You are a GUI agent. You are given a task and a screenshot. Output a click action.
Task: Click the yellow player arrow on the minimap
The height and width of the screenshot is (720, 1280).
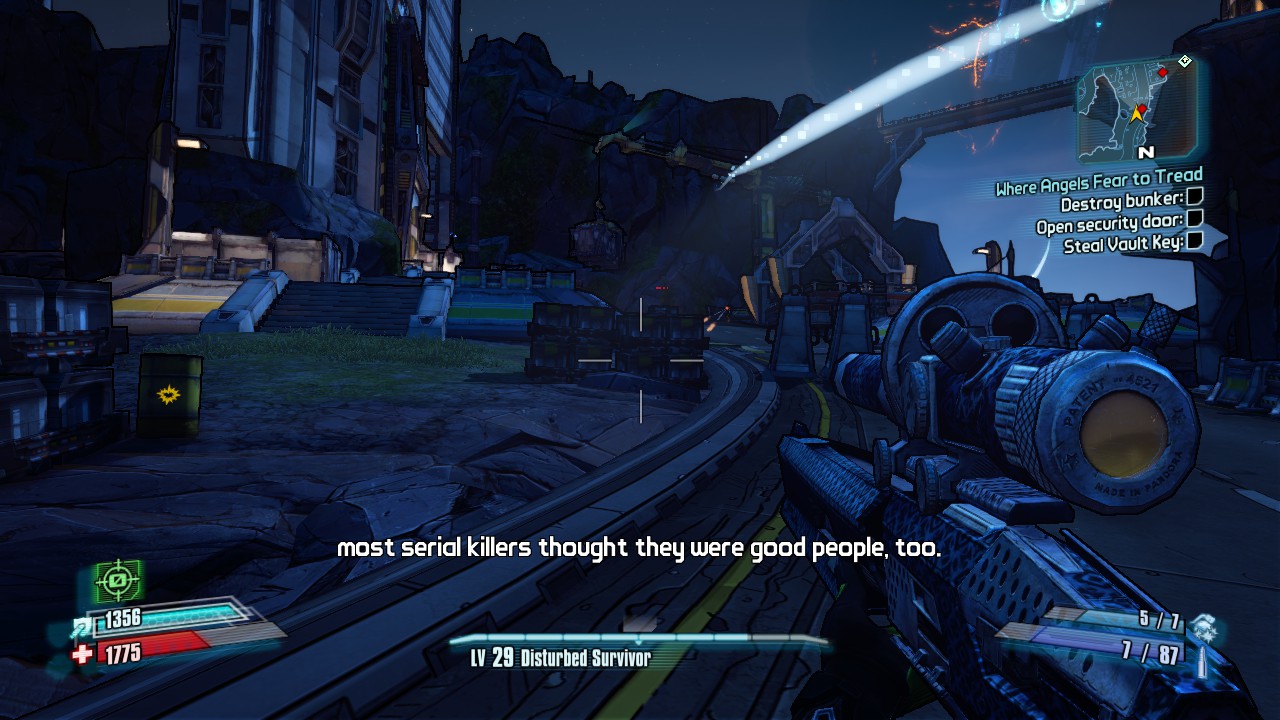click(1137, 115)
